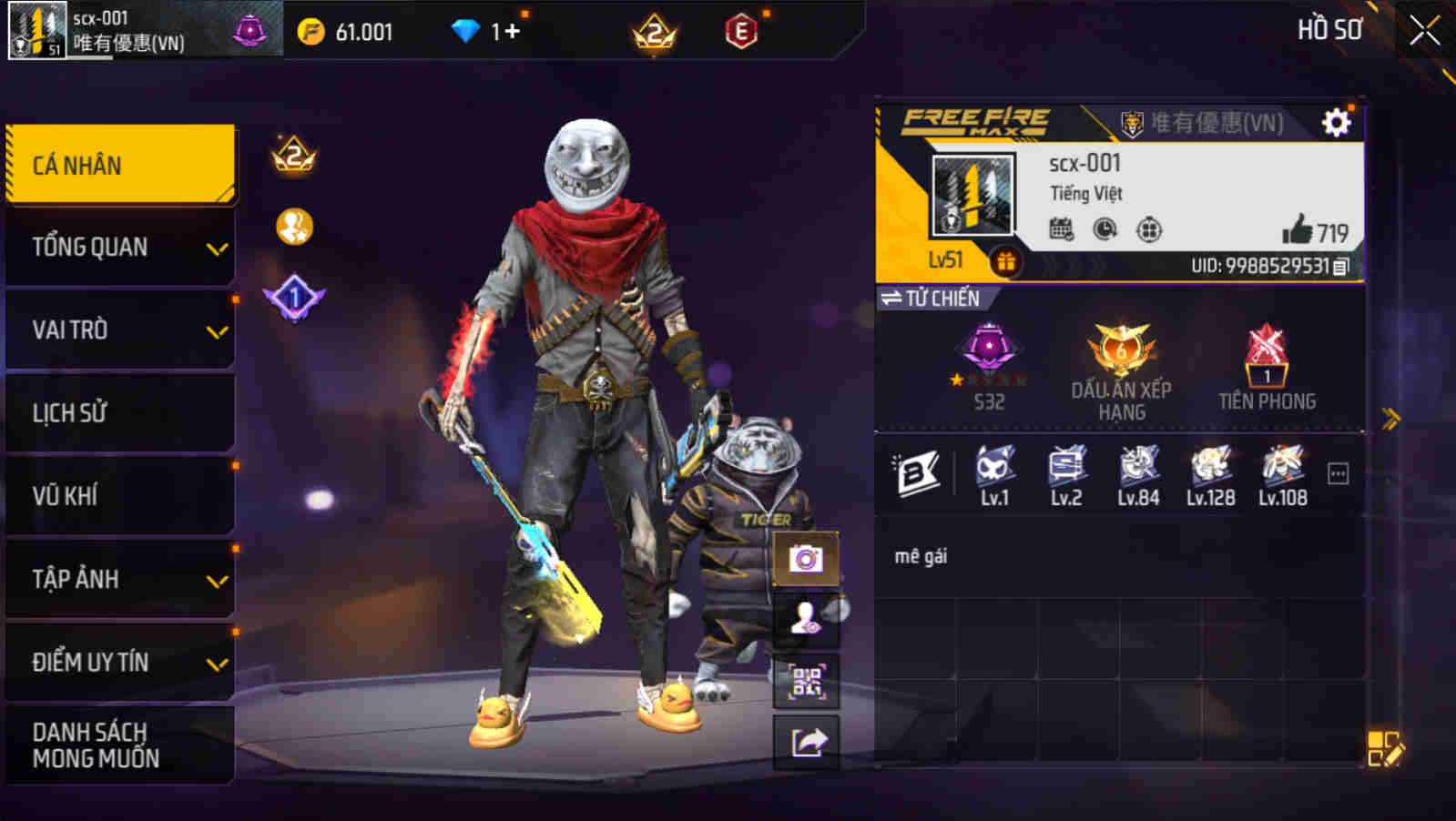
Task: Click the TỬ CHIẾN mode swap button
Action: 928,298
